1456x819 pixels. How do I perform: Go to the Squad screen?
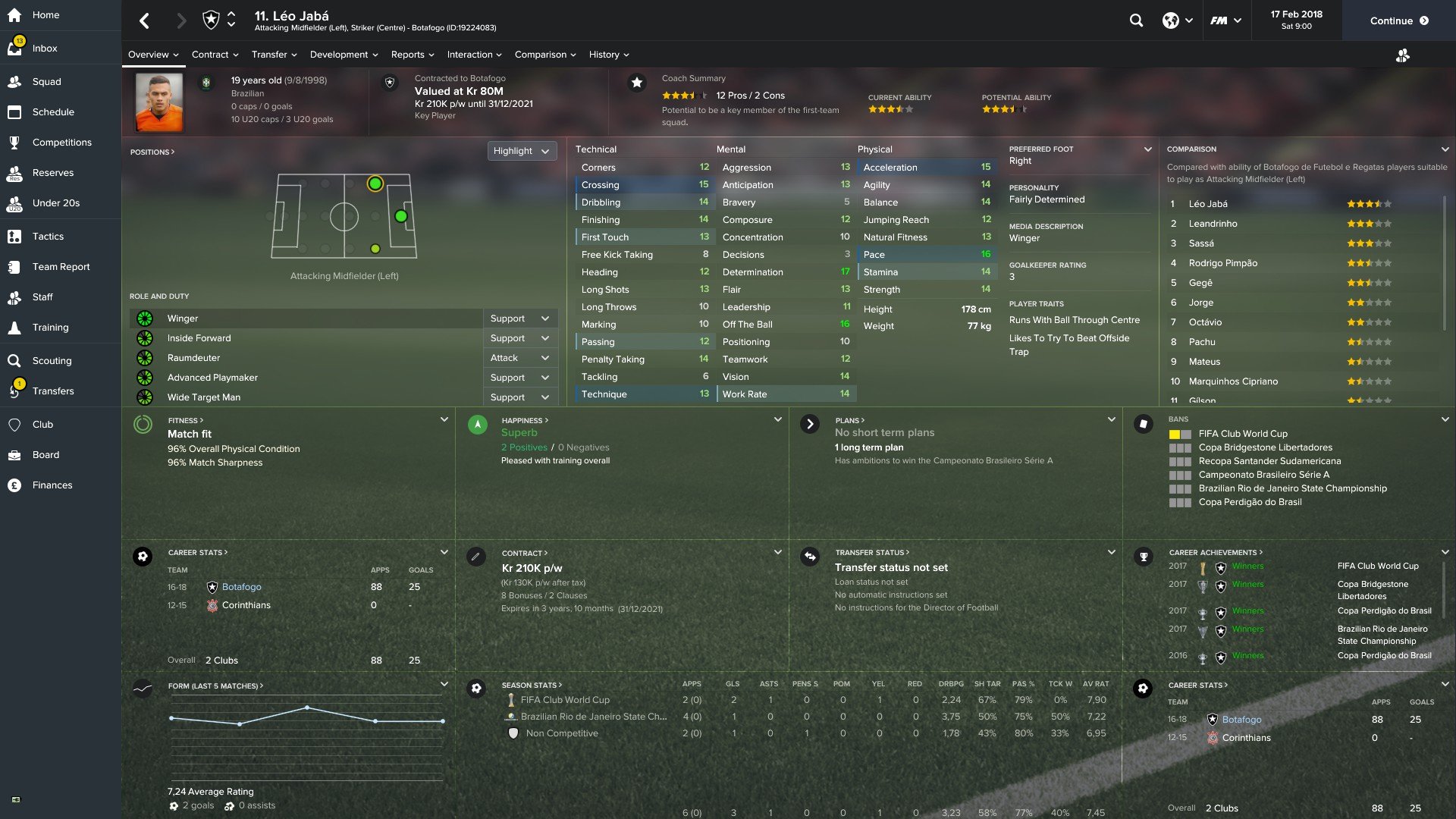[x=46, y=82]
